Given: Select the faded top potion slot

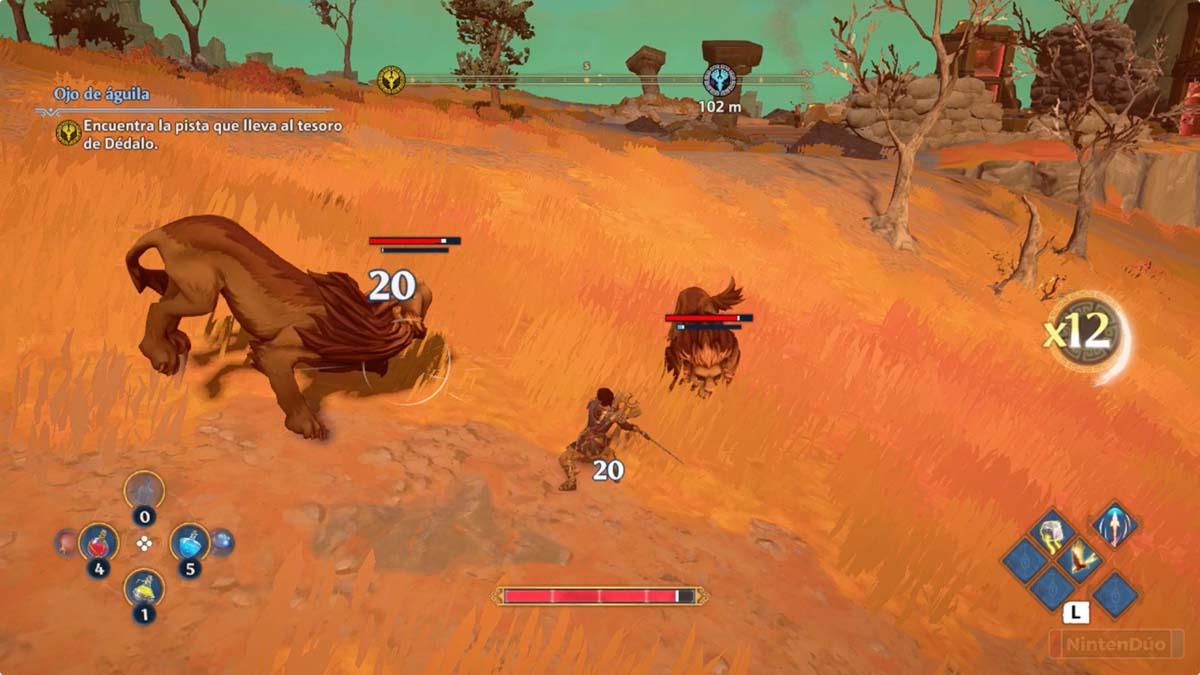Looking at the screenshot, I should click(x=144, y=490).
